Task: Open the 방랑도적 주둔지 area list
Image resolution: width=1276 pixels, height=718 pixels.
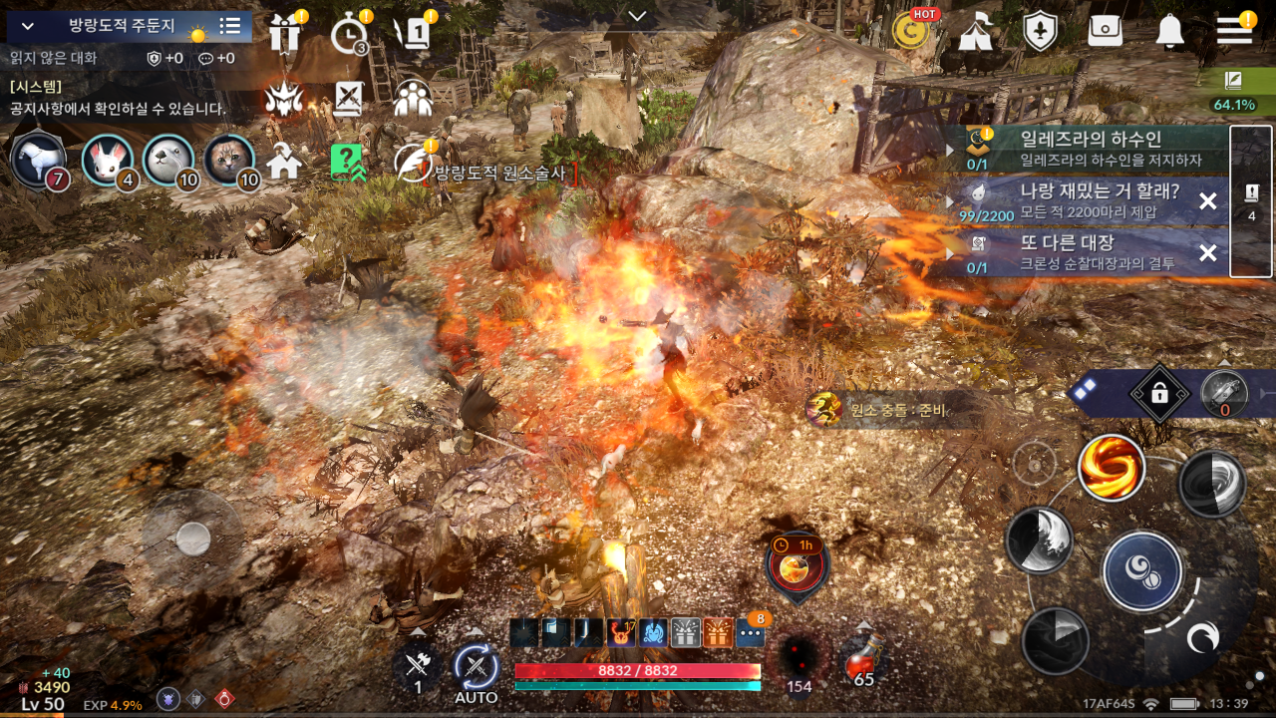Action: point(230,26)
